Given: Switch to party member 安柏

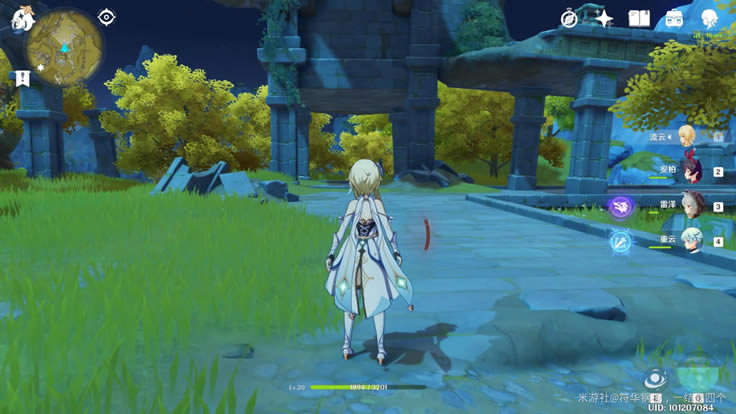Looking at the screenshot, I should click(689, 171).
